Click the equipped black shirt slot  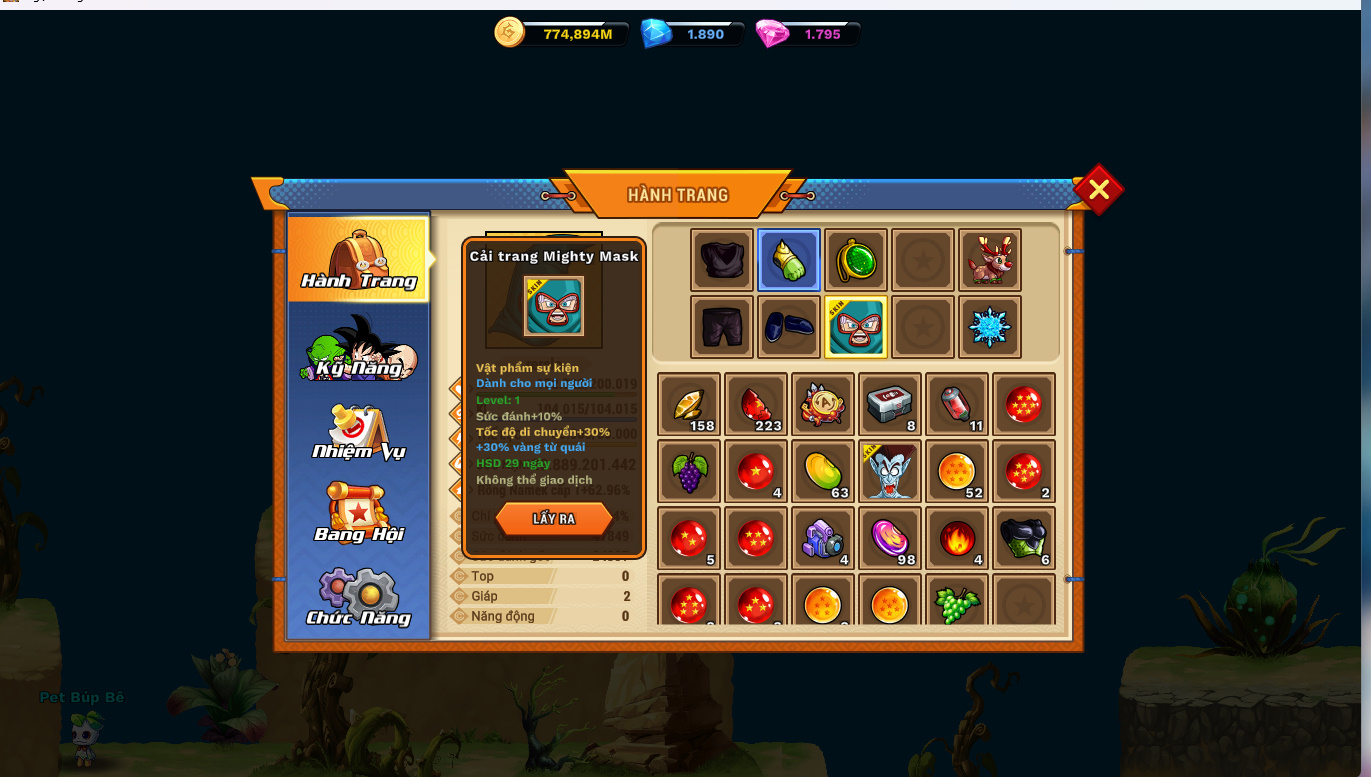pyautogui.click(x=722, y=260)
